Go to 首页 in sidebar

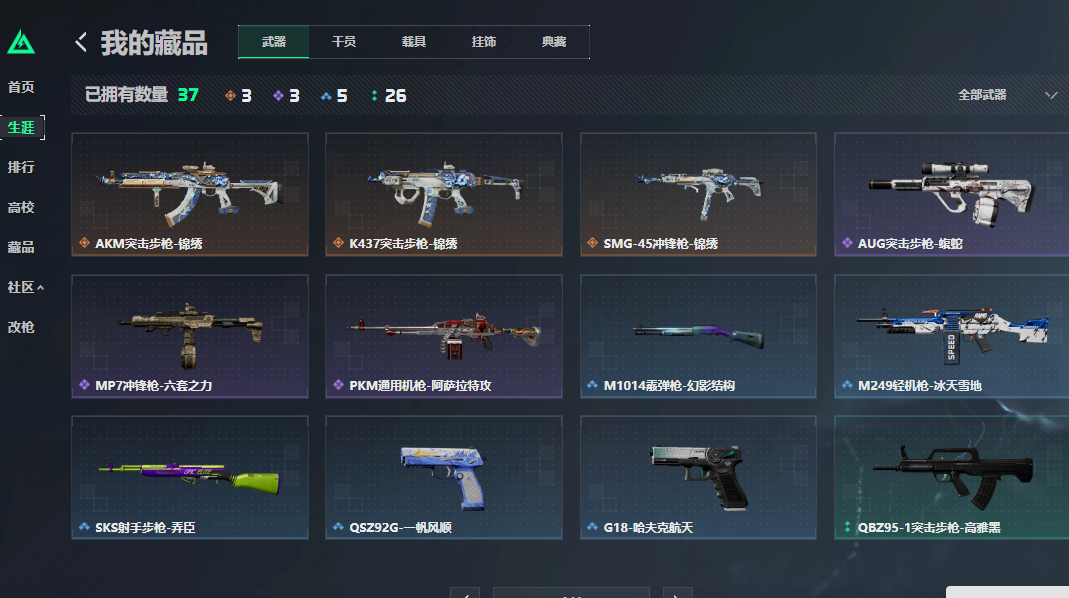coord(21,87)
